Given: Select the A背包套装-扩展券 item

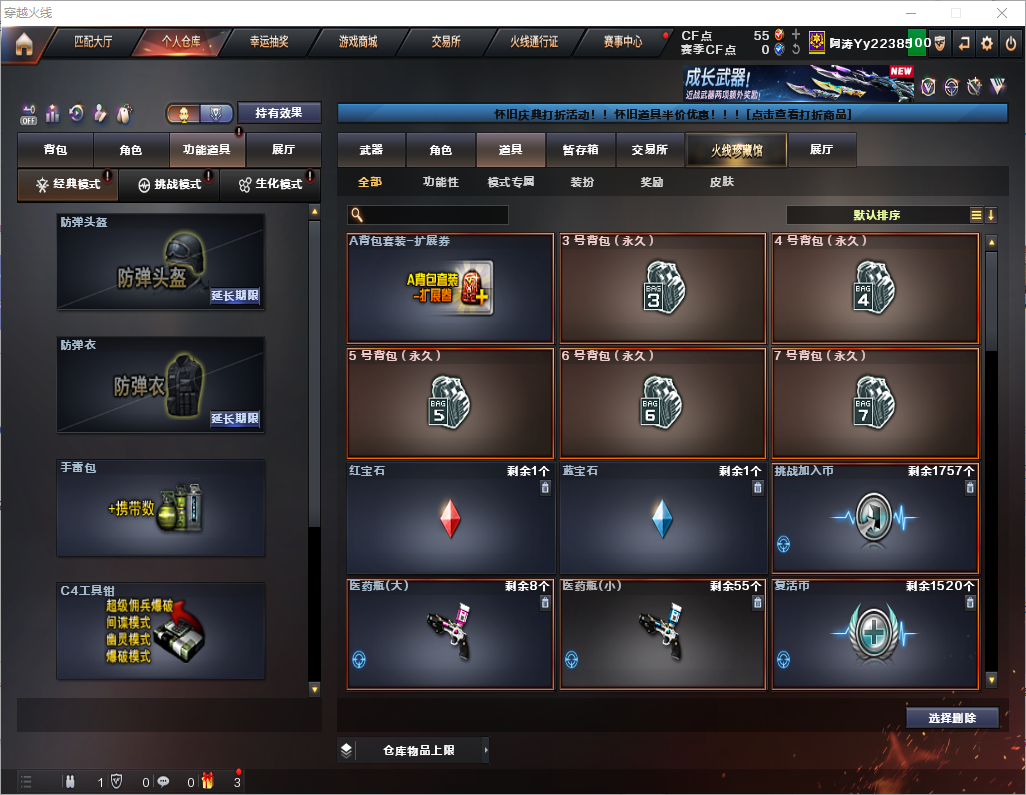Looking at the screenshot, I should tap(450, 288).
